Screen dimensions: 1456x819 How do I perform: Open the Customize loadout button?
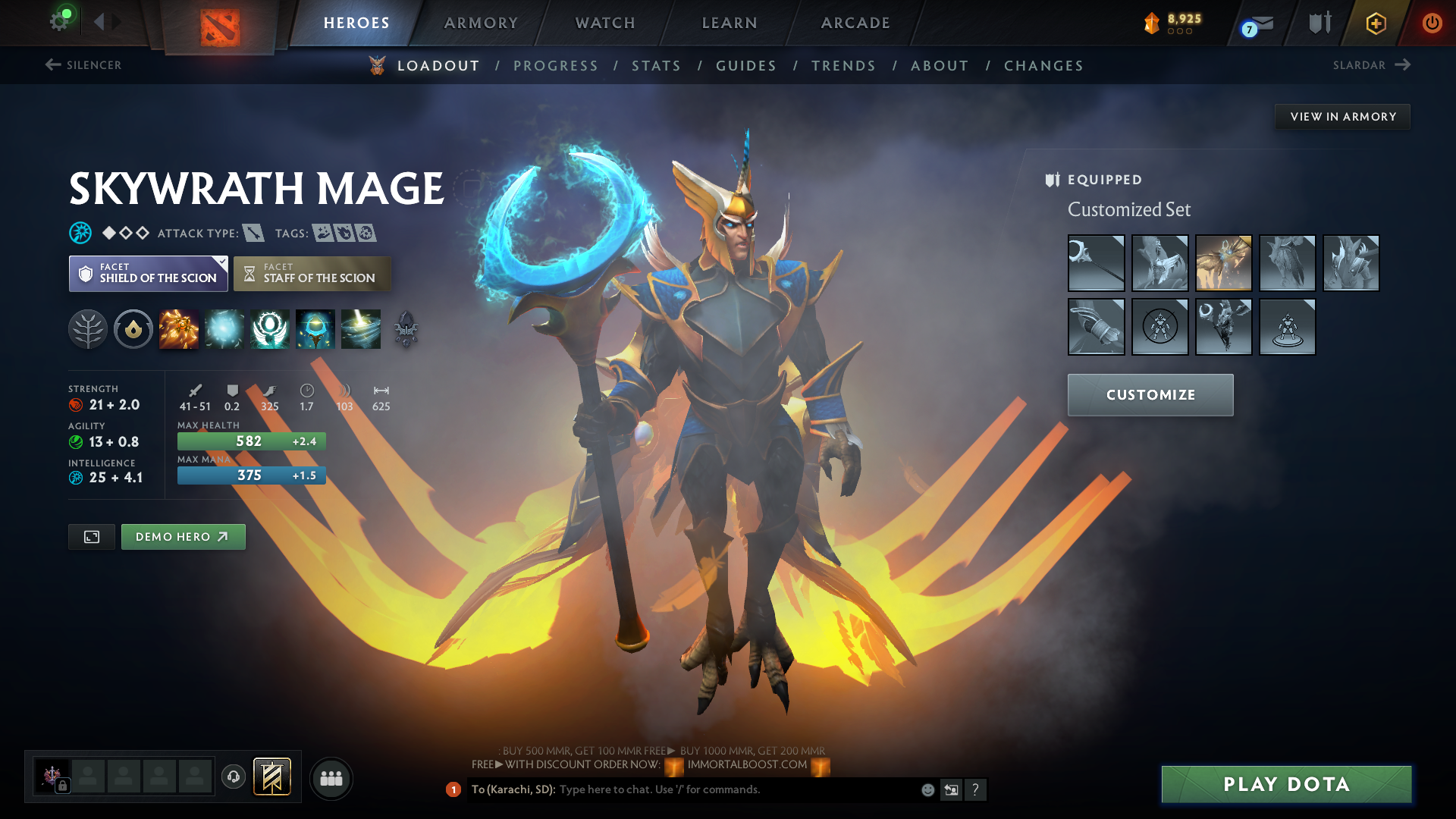coord(1150,395)
